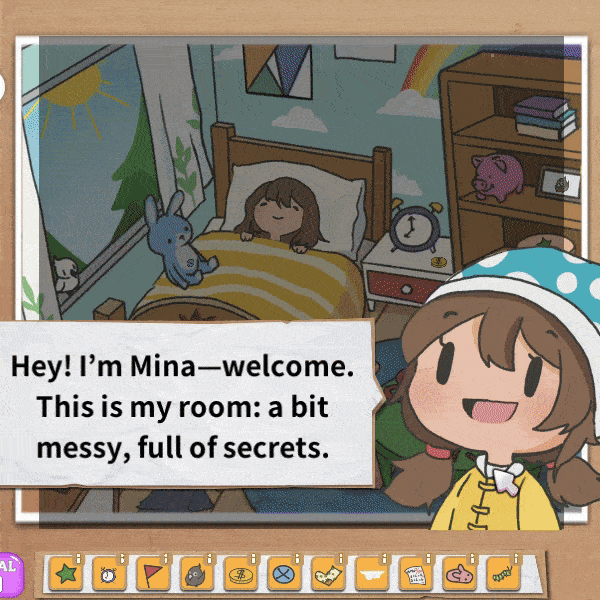Select the grey bird item tile
The image size is (600, 600).
coord(193,575)
